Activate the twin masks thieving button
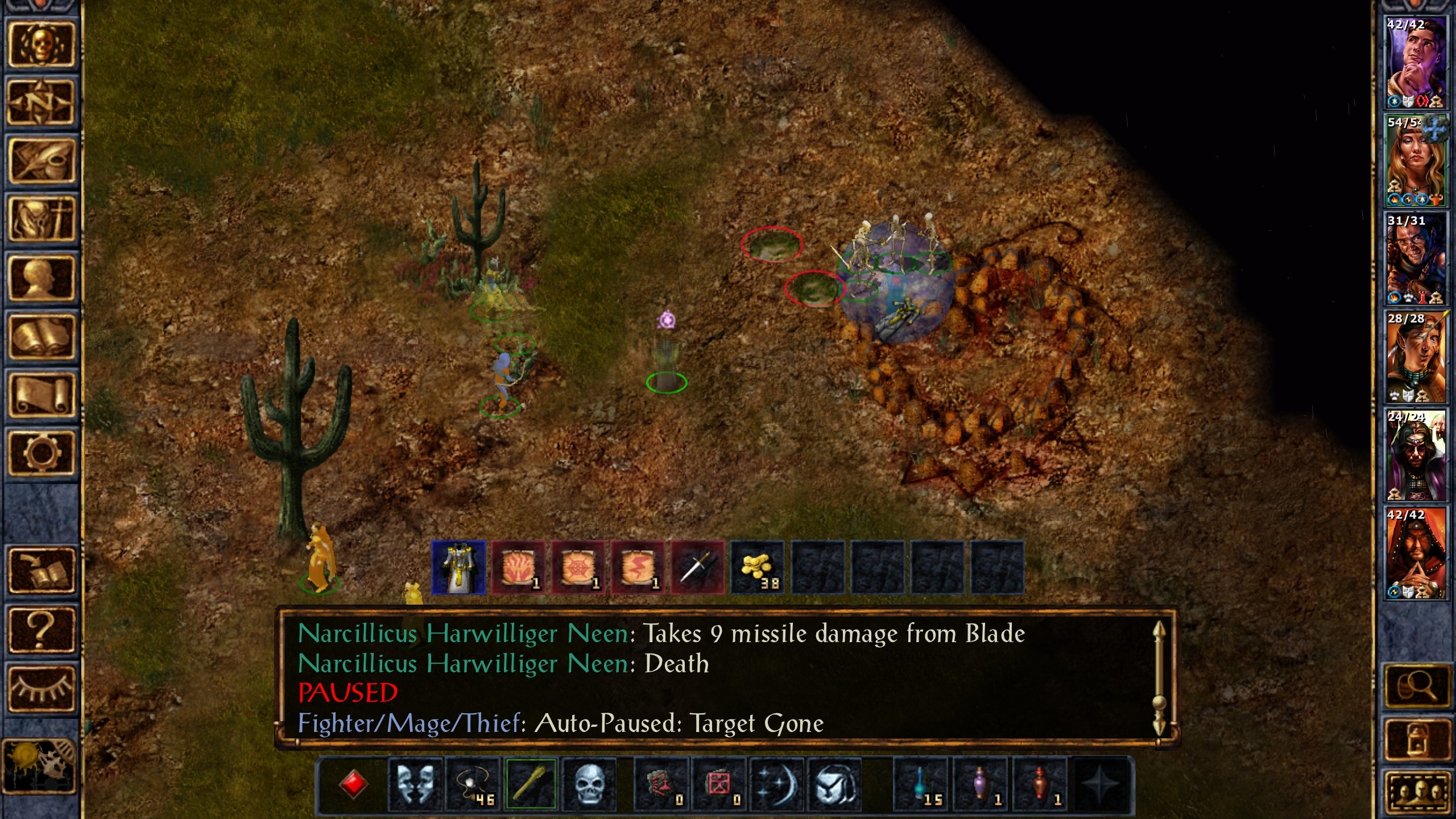This screenshot has width=1456, height=819. (x=415, y=784)
